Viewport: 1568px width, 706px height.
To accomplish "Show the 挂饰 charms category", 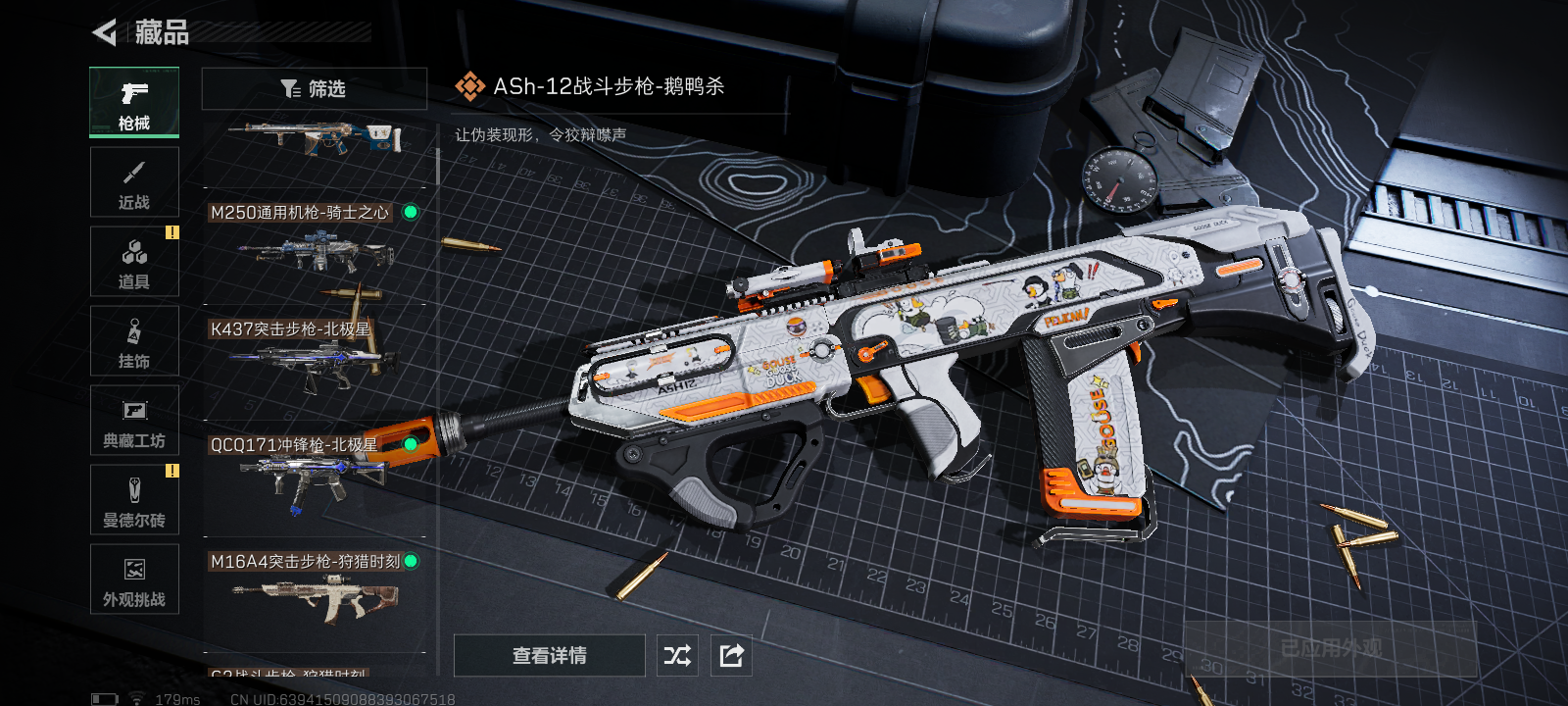I will pyautogui.click(x=134, y=341).
